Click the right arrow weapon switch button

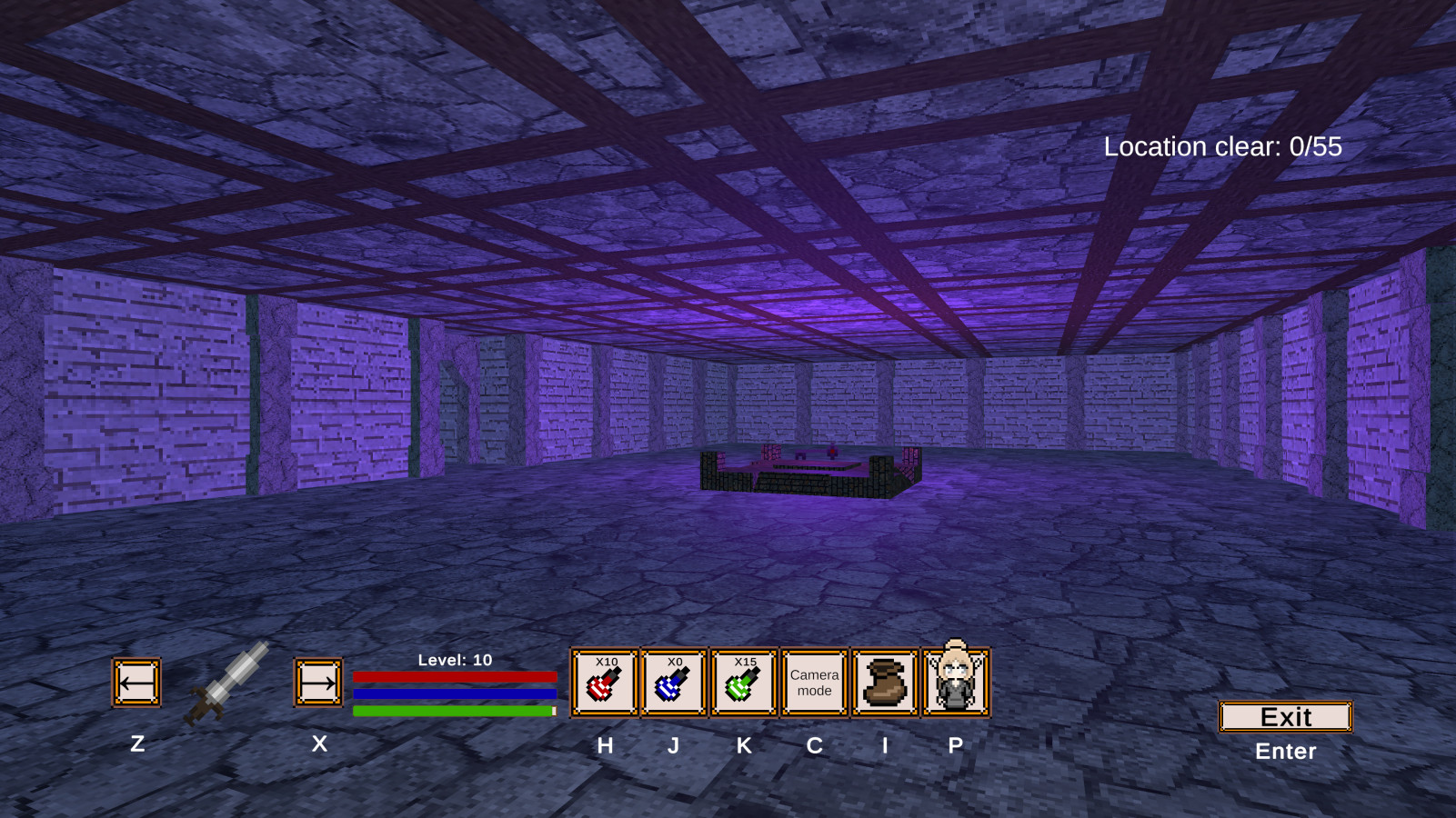coord(318,683)
